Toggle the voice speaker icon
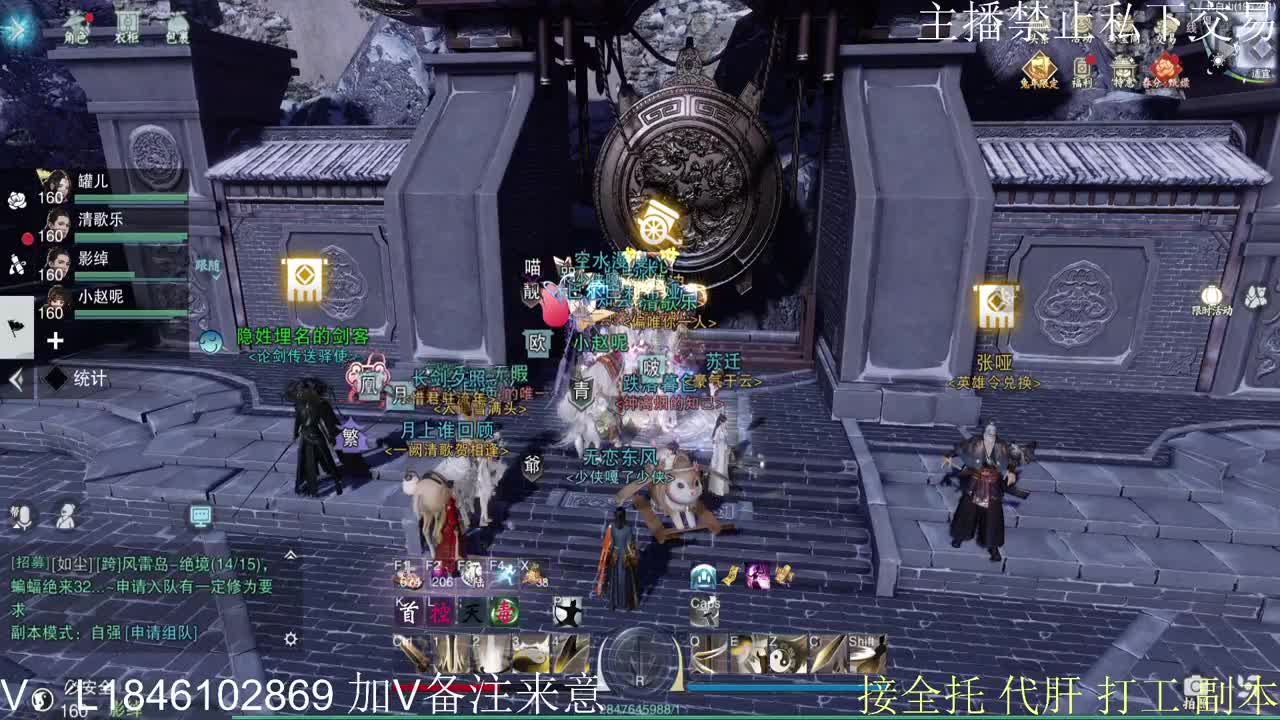The height and width of the screenshot is (720, 1280). pos(65,516)
